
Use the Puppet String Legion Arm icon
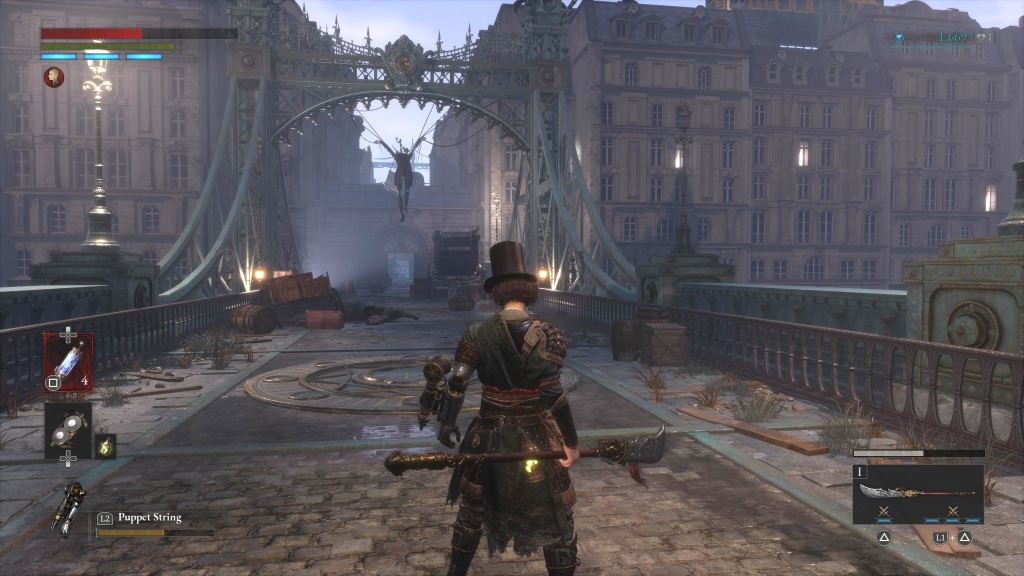68,506
